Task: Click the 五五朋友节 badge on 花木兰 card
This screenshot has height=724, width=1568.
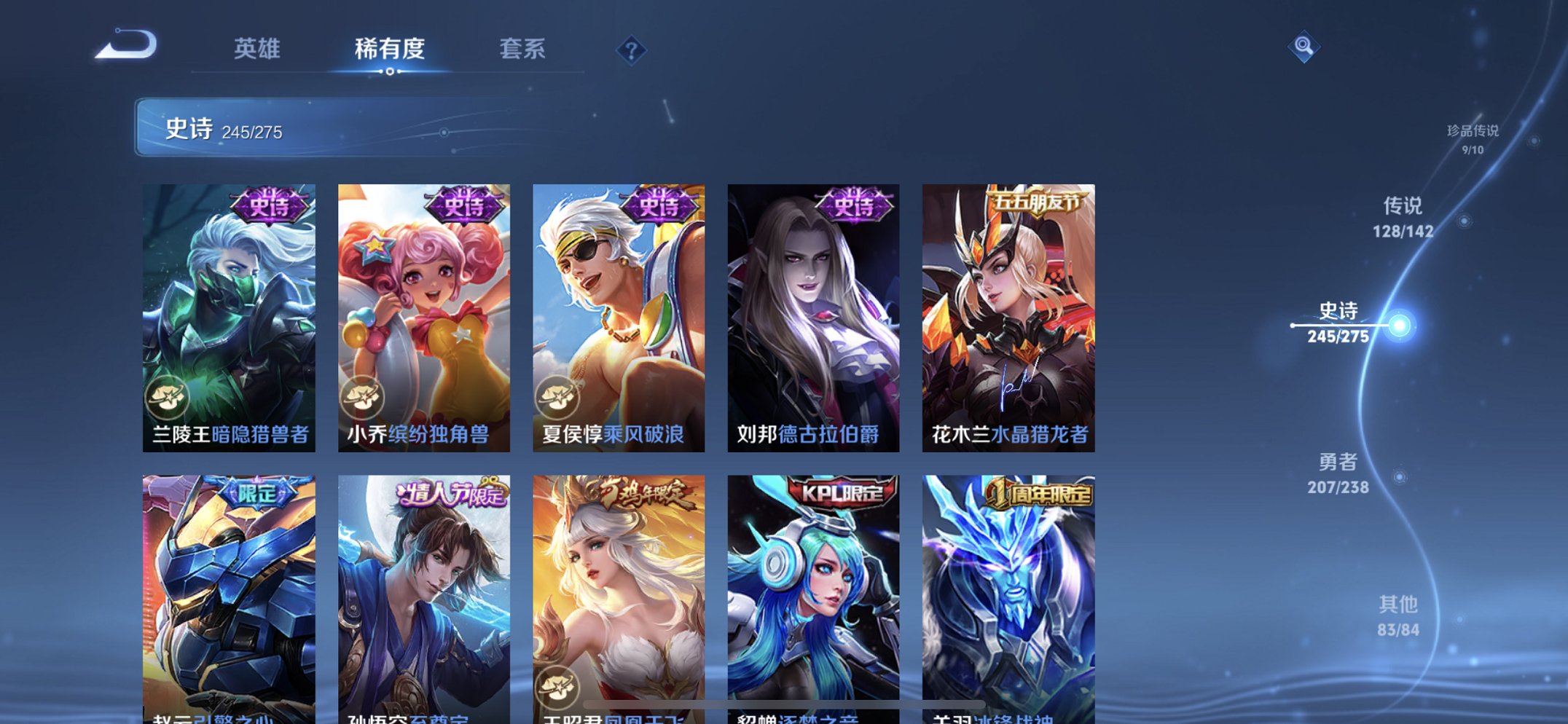Action: tap(1037, 201)
